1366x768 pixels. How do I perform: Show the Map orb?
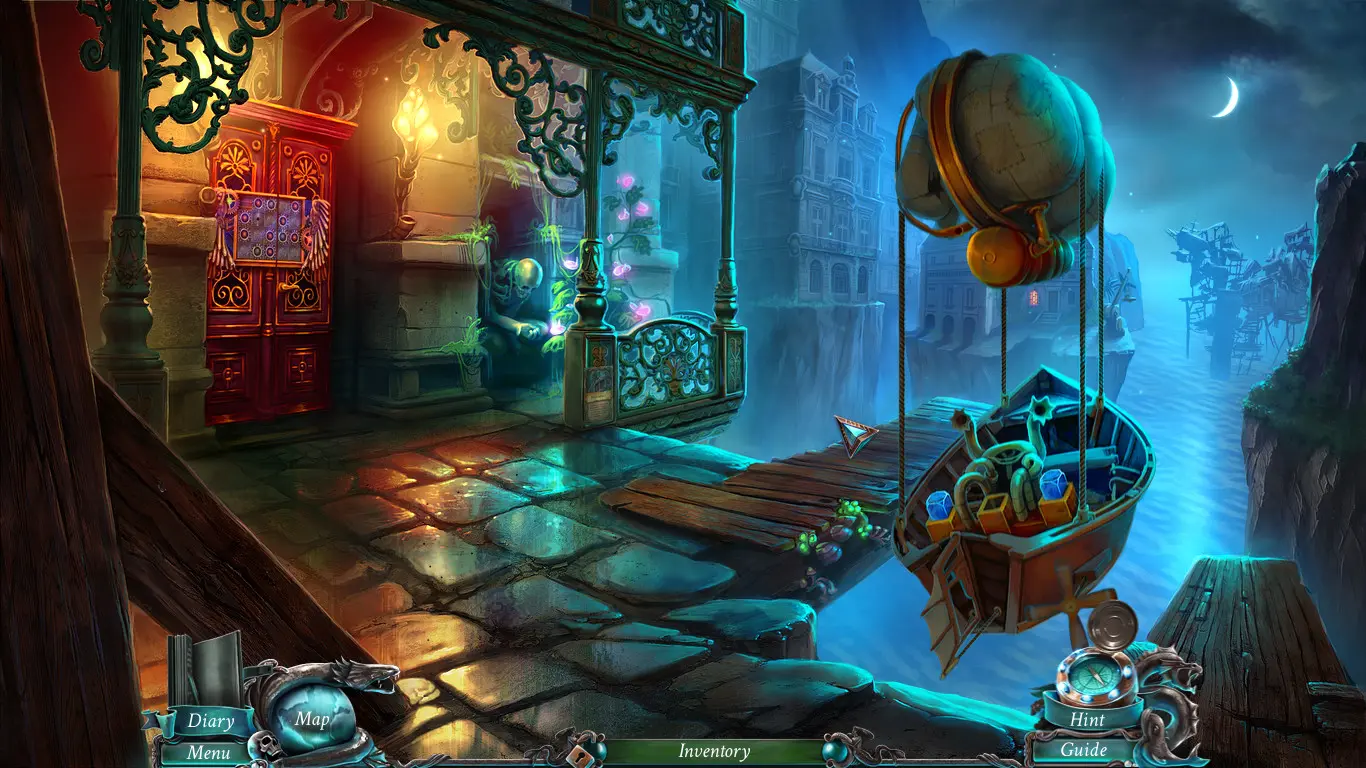(x=313, y=719)
